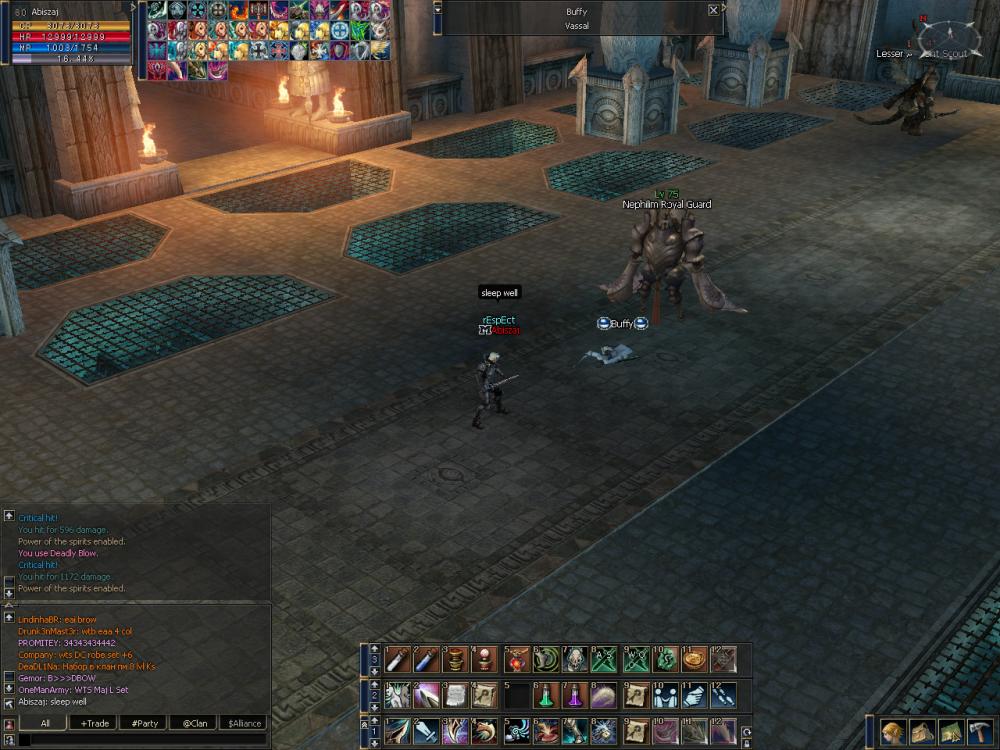Switch chat to the +Trade tab
The width and height of the screenshot is (1000, 750).
(x=96, y=723)
